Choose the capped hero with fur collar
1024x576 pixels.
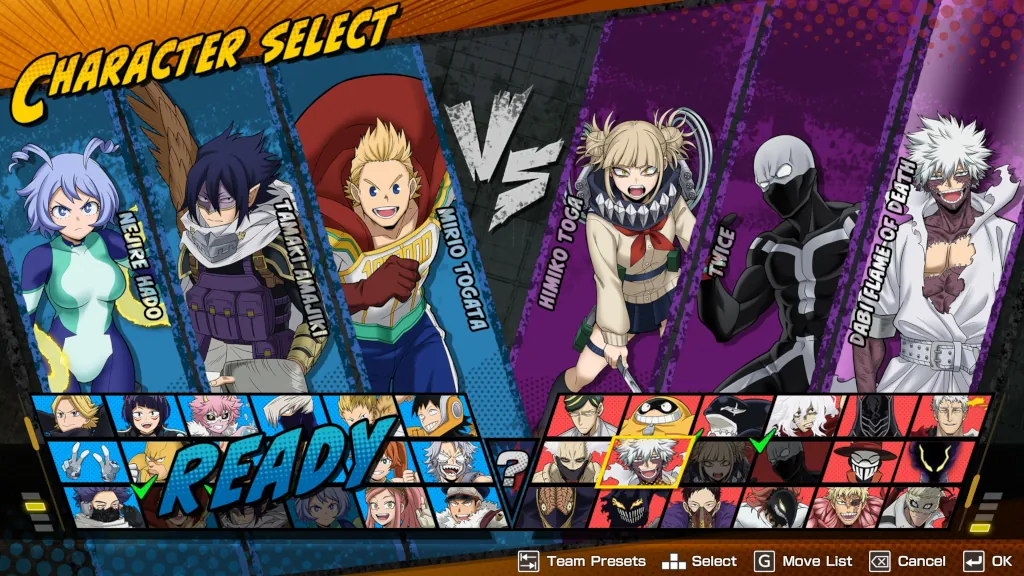click(x=455, y=505)
